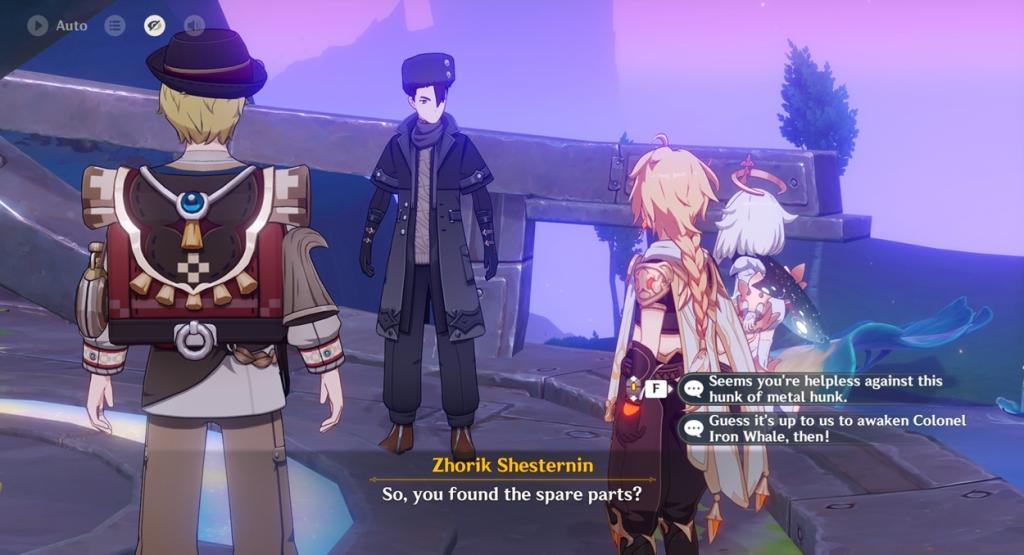Hide the dialogue interface with eye icon
The image size is (1024, 555).
pyautogui.click(x=154, y=25)
